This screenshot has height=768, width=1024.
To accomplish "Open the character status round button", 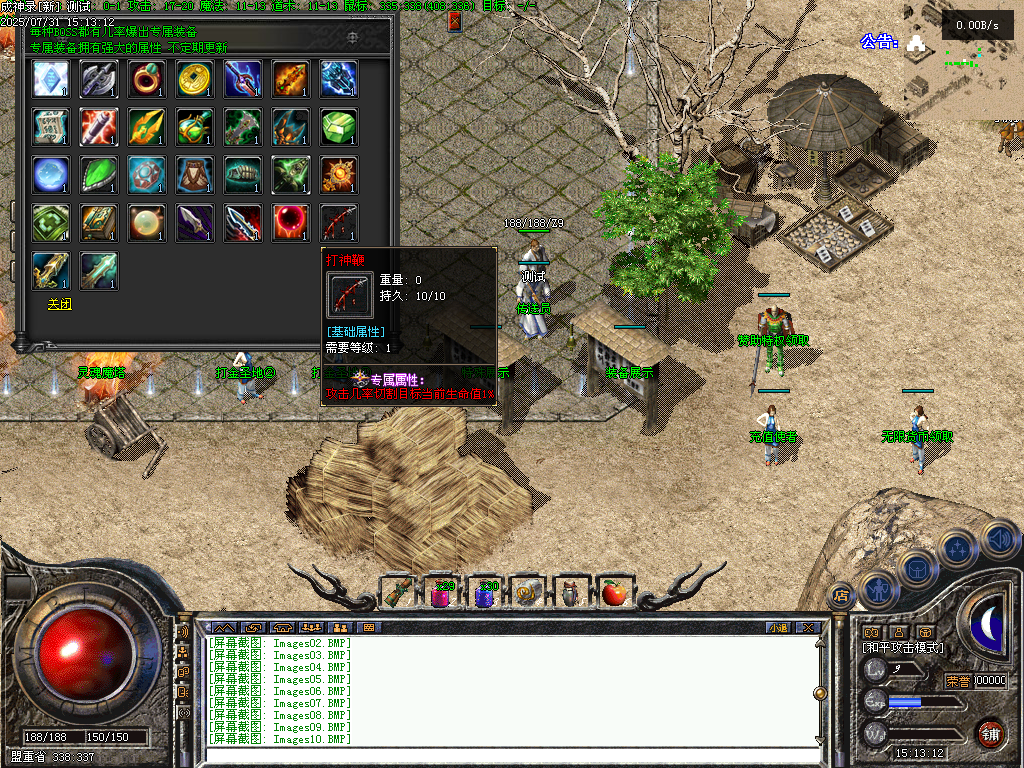I will tap(877, 588).
